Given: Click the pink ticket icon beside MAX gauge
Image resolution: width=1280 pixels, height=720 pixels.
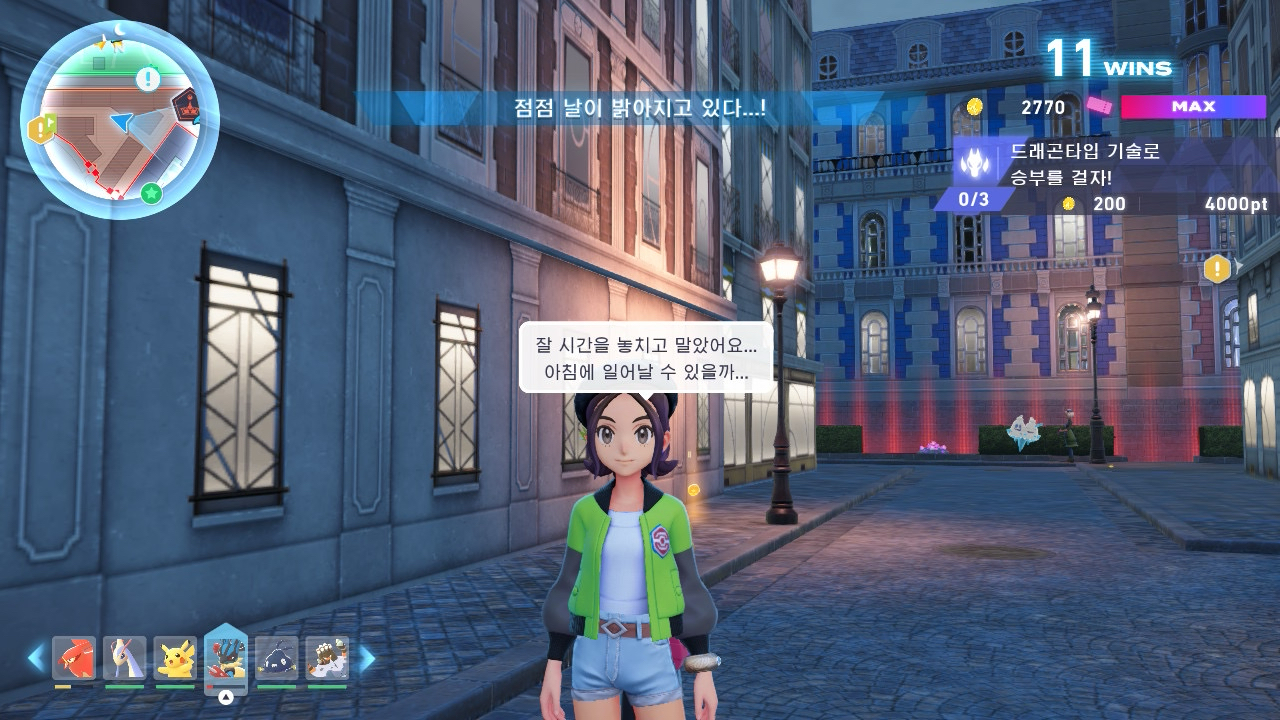Looking at the screenshot, I should point(1099,107).
